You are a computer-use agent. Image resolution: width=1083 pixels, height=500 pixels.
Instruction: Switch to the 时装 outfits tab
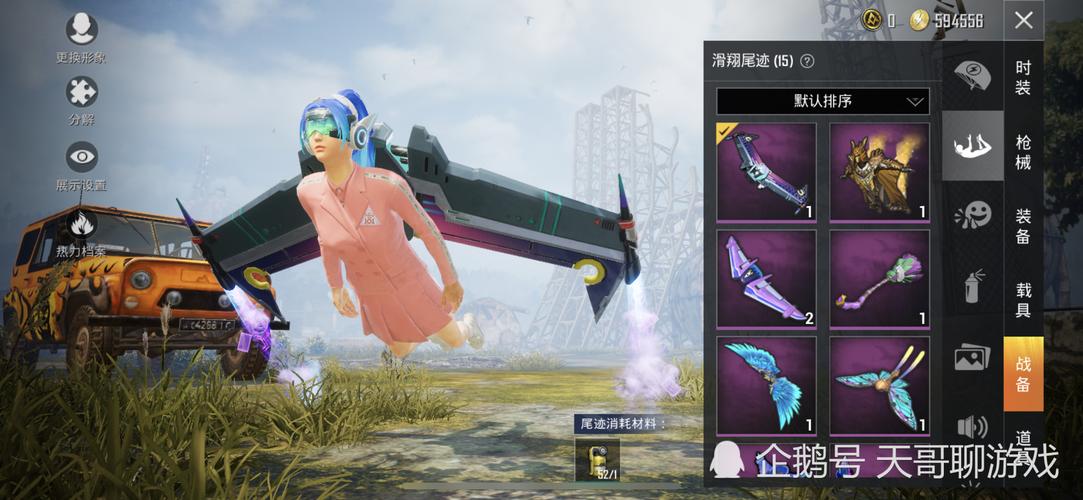(x=1023, y=78)
